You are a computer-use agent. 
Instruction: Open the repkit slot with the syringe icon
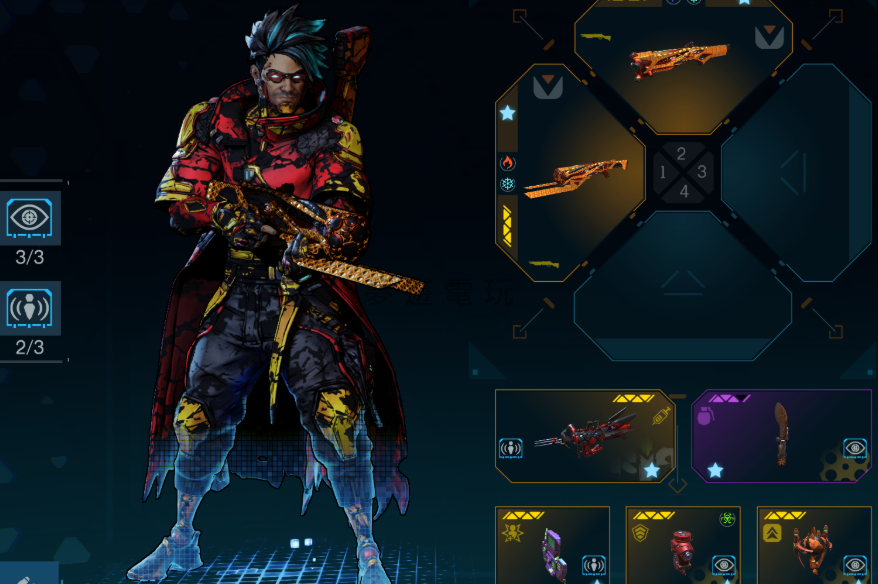pyautogui.click(x=585, y=434)
